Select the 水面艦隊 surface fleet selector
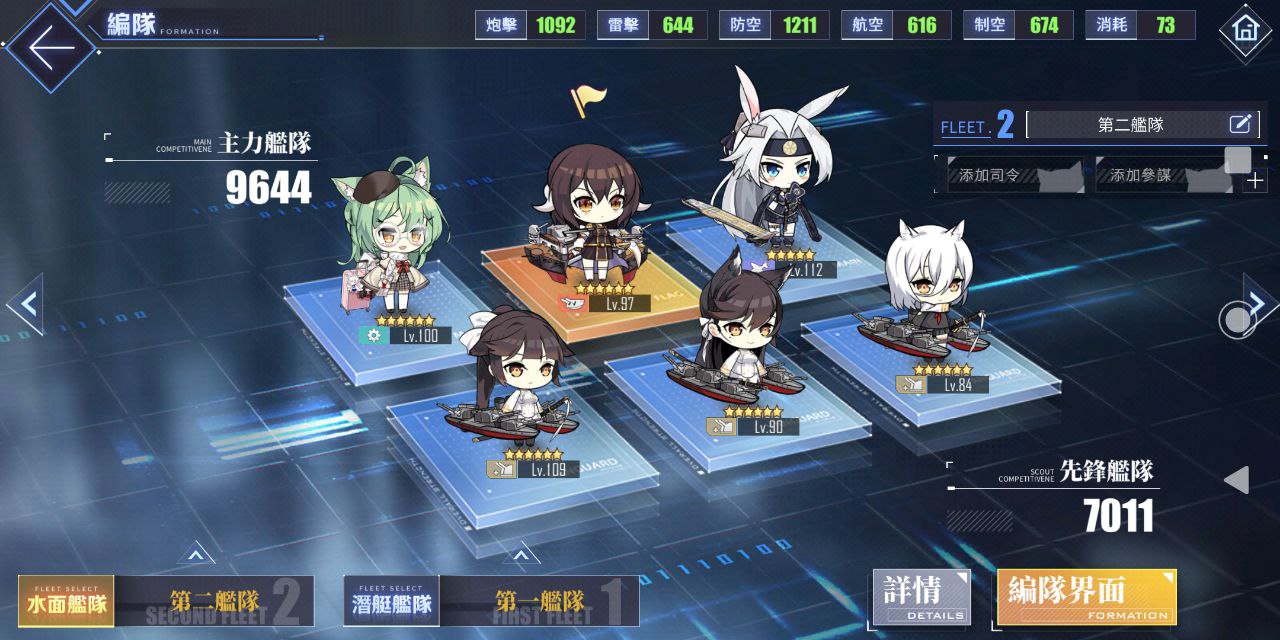The image size is (1280, 640). pos(66,602)
